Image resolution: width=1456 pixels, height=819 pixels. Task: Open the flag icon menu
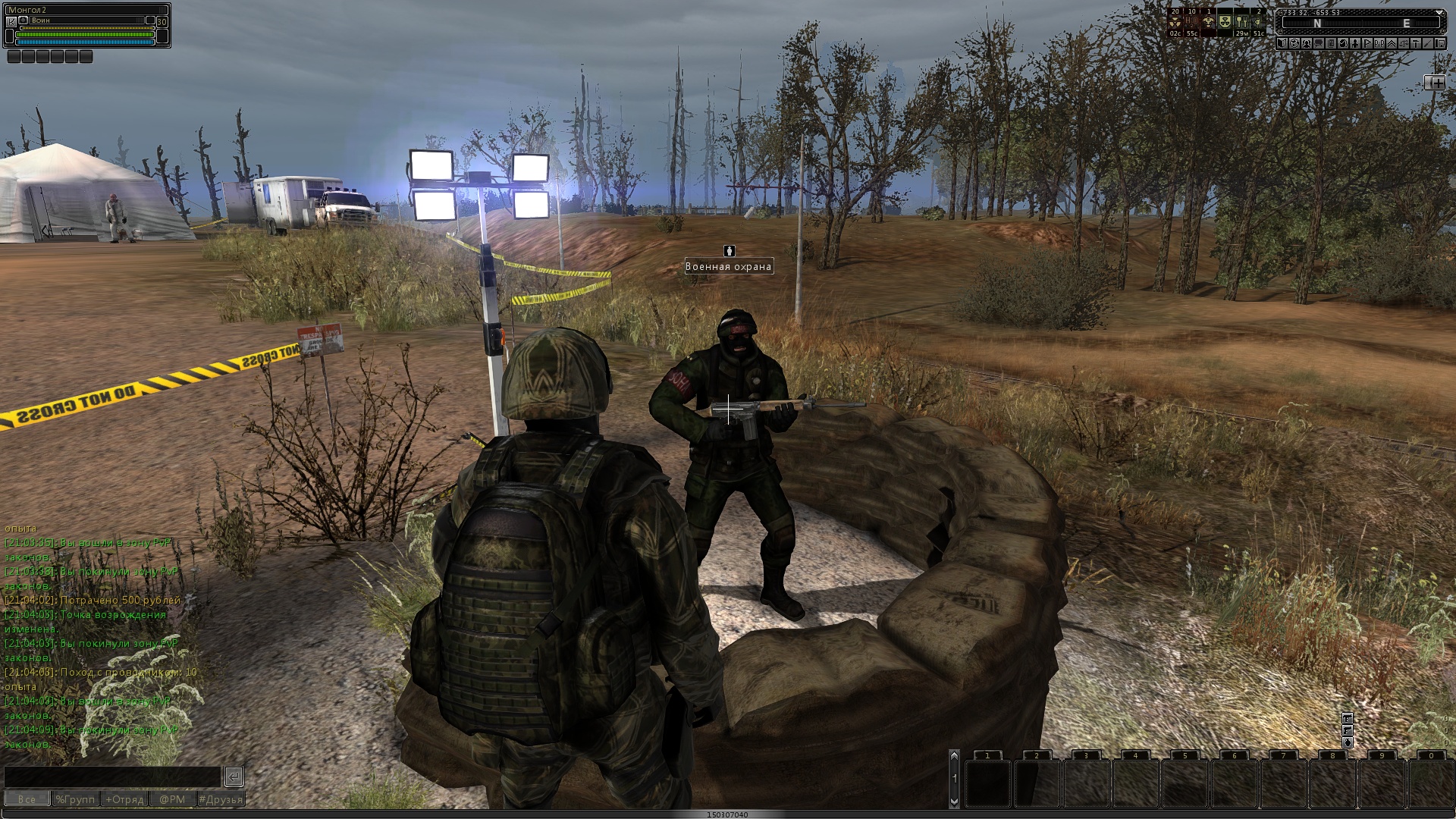[x=1367, y=43]
